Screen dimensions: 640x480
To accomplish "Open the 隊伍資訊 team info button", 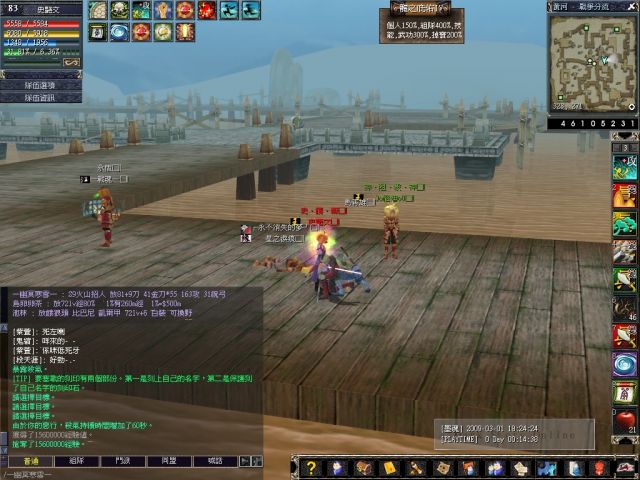I will tap(40, 98).
